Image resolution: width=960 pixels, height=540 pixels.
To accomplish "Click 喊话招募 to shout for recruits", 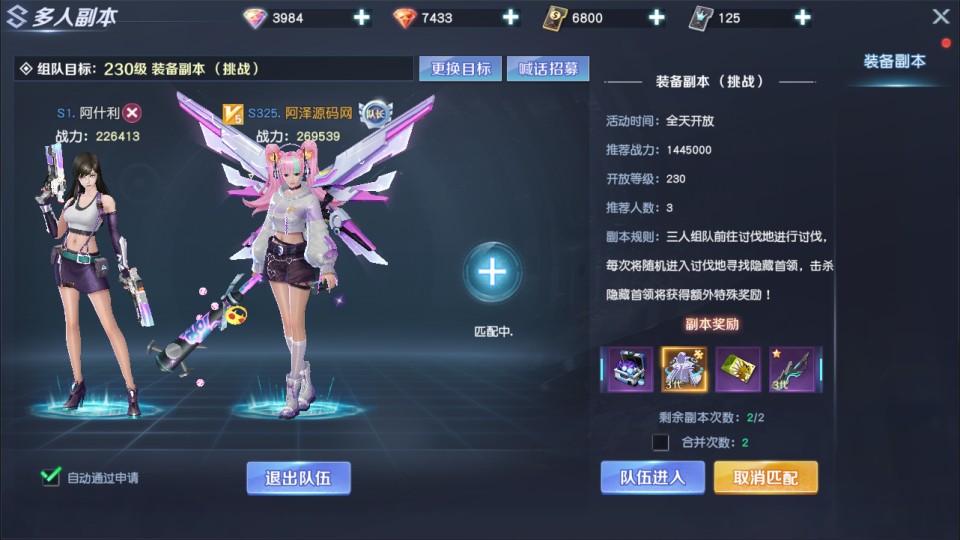I will tap(548, 68).
